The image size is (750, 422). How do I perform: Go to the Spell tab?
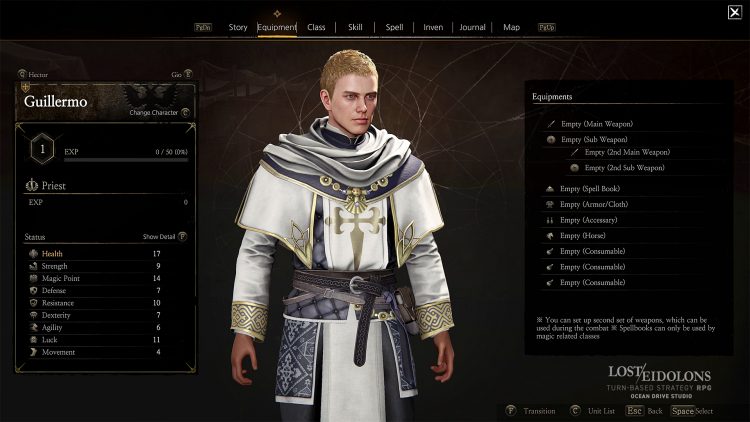[394, 27]
